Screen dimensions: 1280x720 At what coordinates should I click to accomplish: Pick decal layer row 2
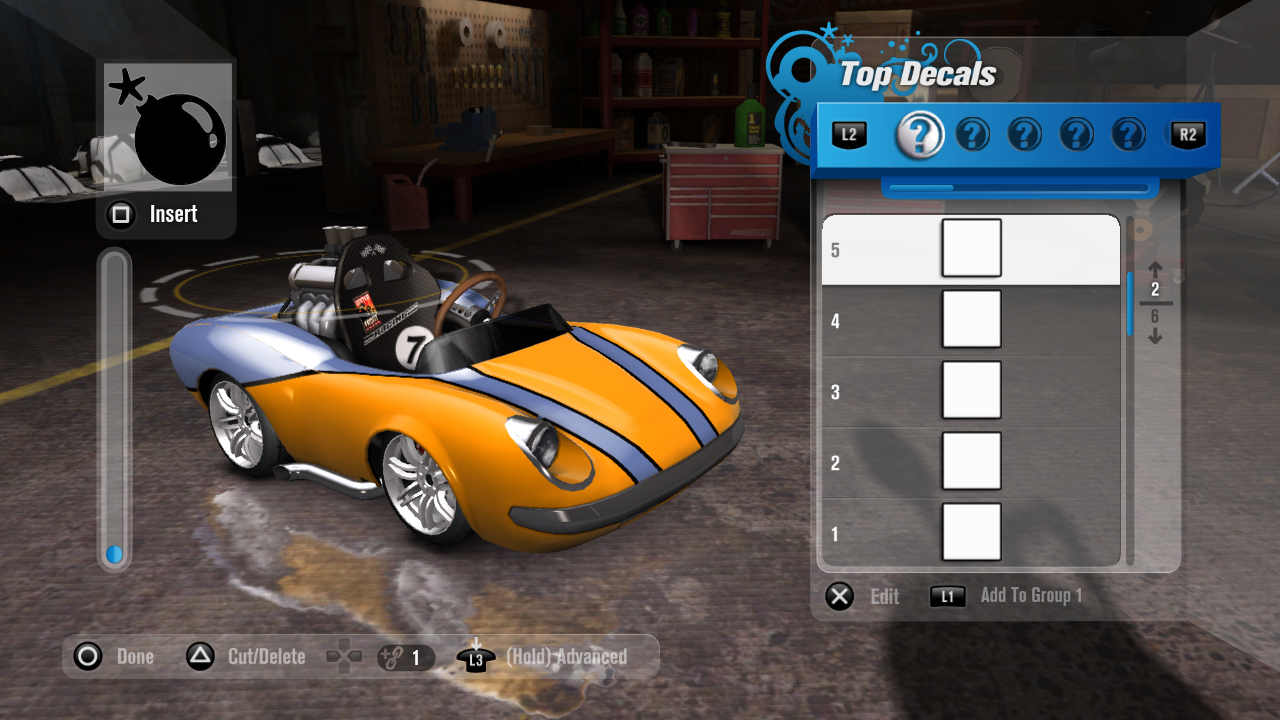tap(970, 462)
